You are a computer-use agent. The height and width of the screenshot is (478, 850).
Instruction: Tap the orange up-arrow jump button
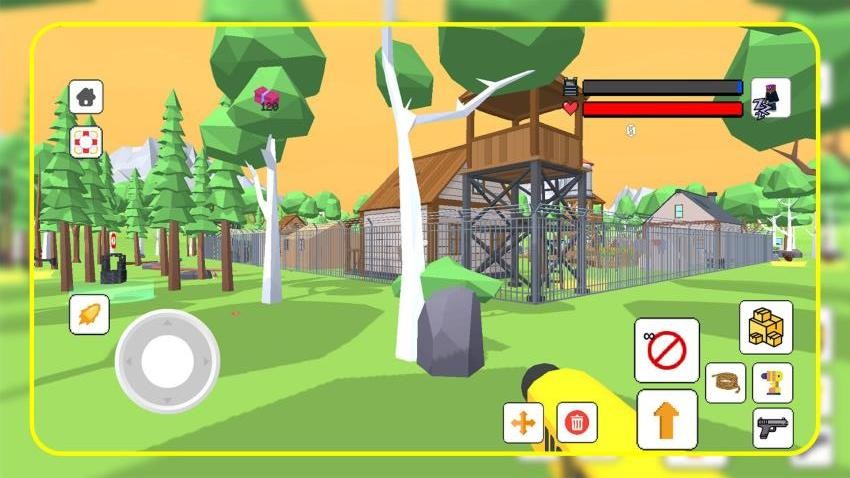pos(666,419)
